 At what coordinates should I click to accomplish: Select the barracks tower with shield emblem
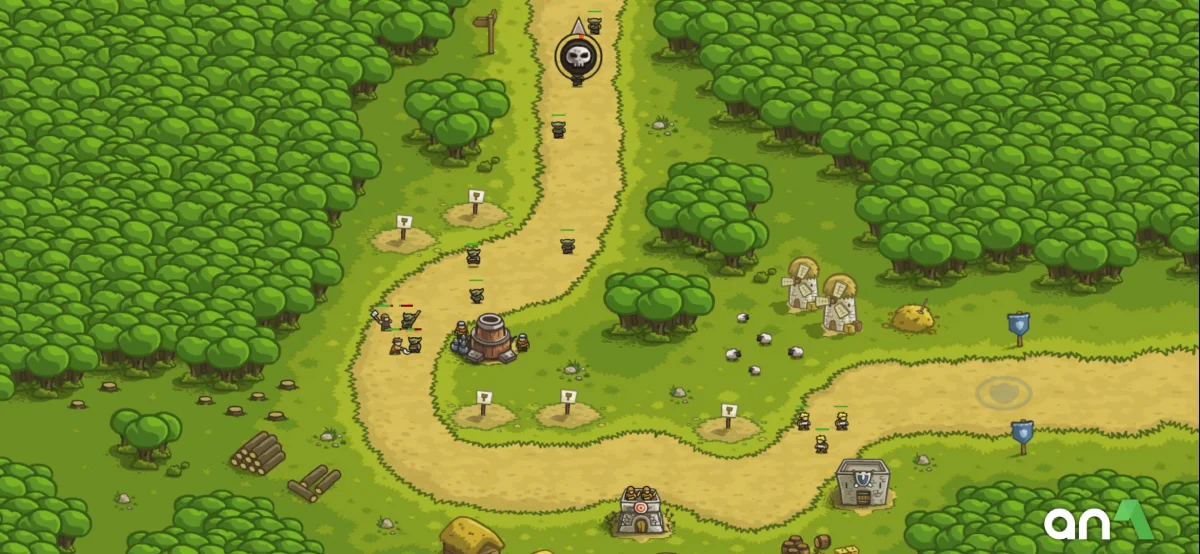click(x=862, y=483)
